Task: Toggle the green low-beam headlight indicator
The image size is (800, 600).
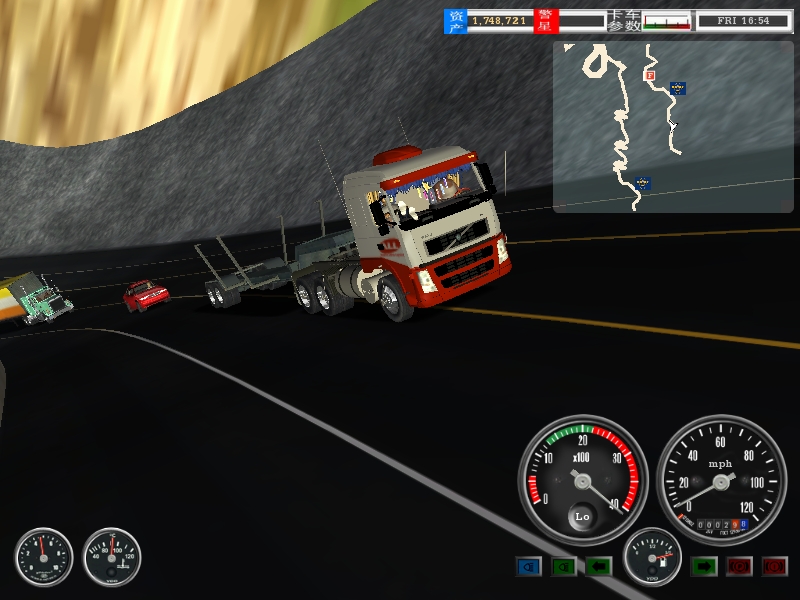Action: click(x=564, y=567)
